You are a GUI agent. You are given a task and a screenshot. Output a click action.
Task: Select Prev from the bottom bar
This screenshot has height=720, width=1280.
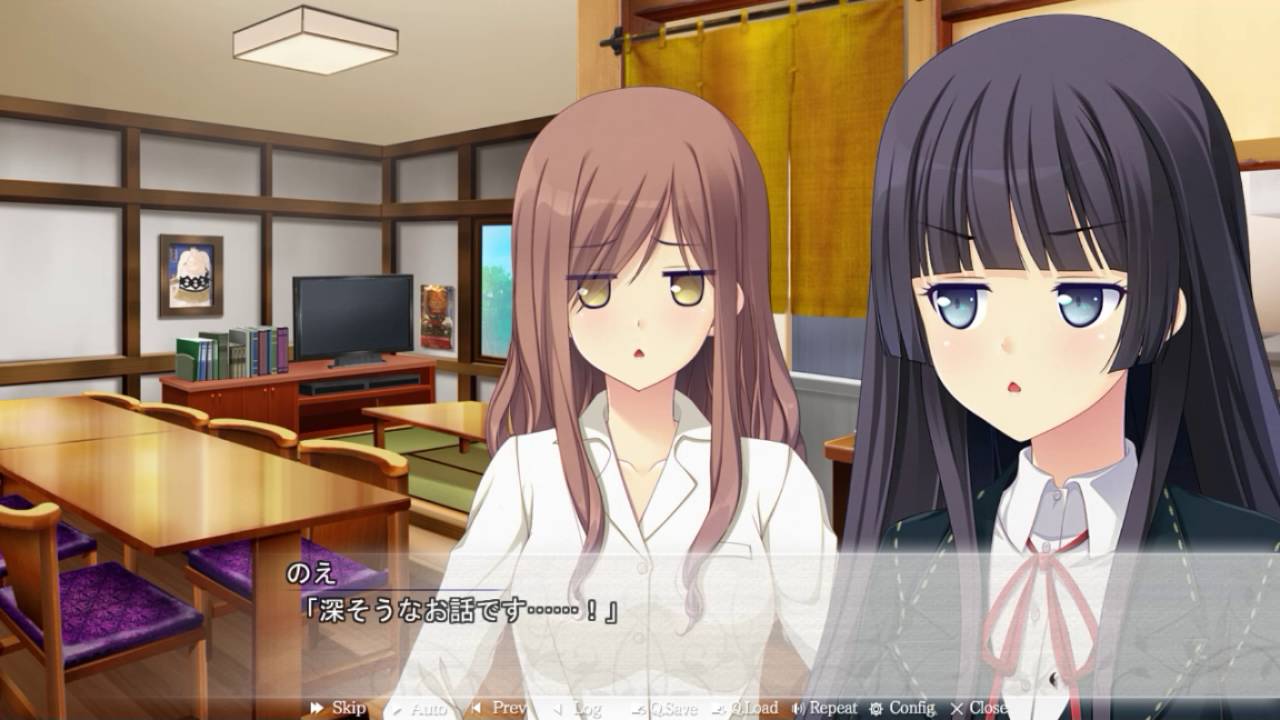[500, 708]
